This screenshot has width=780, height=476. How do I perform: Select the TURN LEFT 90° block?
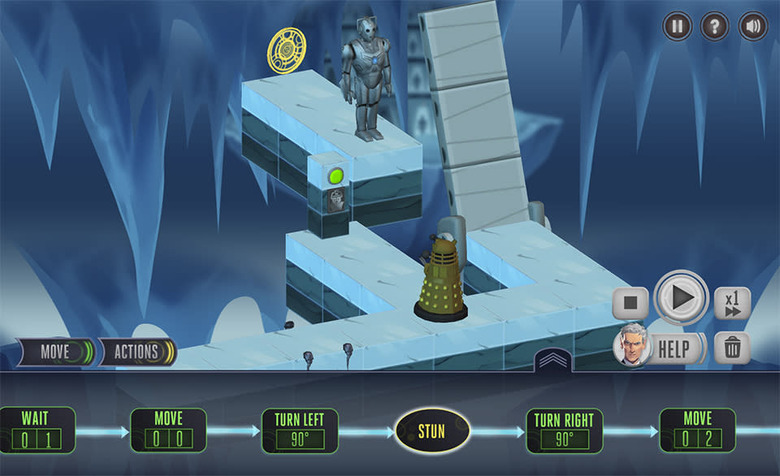coord(300,430)
